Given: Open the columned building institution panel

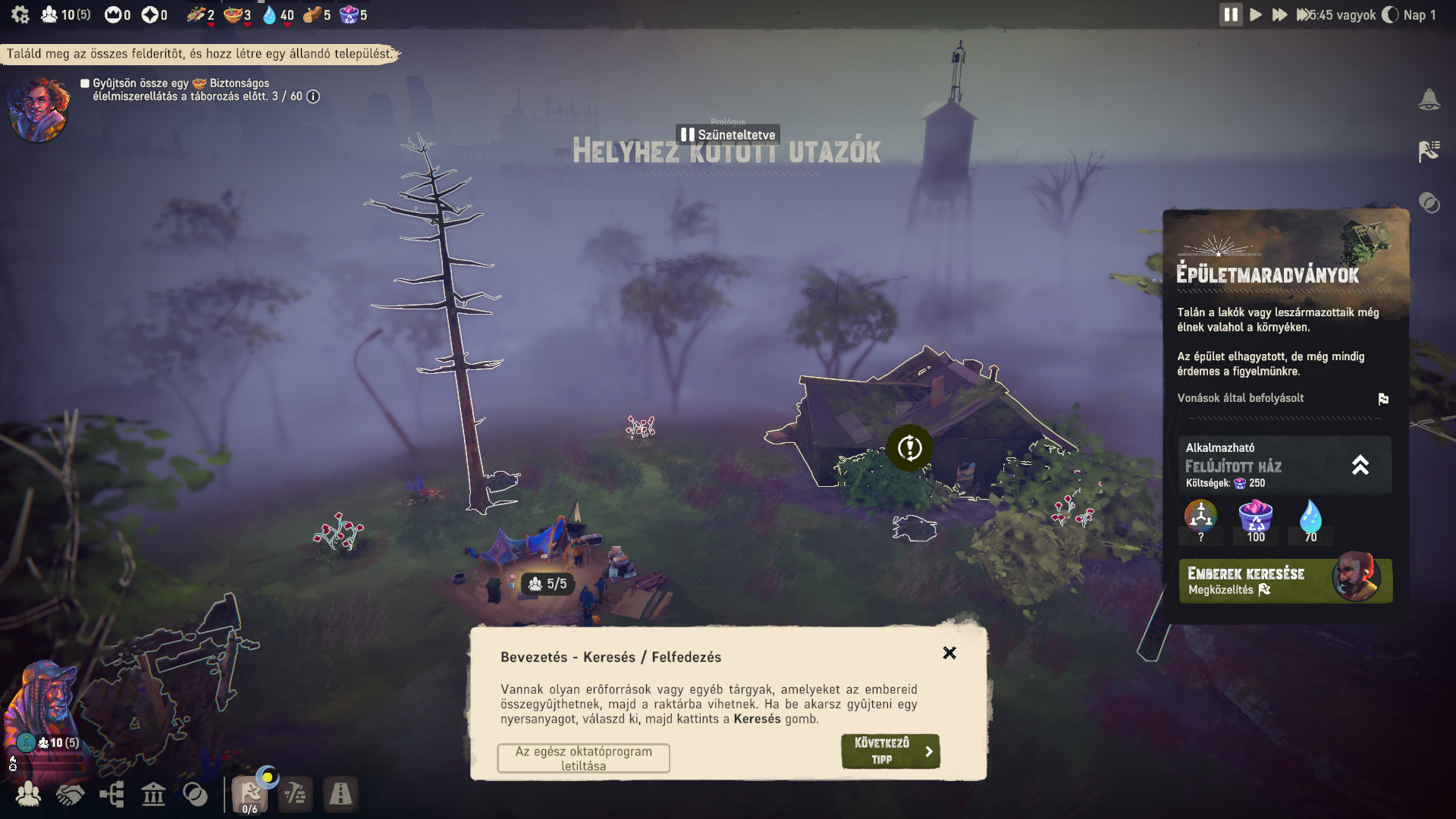Looking at the screenshot, I should (153, 794).
